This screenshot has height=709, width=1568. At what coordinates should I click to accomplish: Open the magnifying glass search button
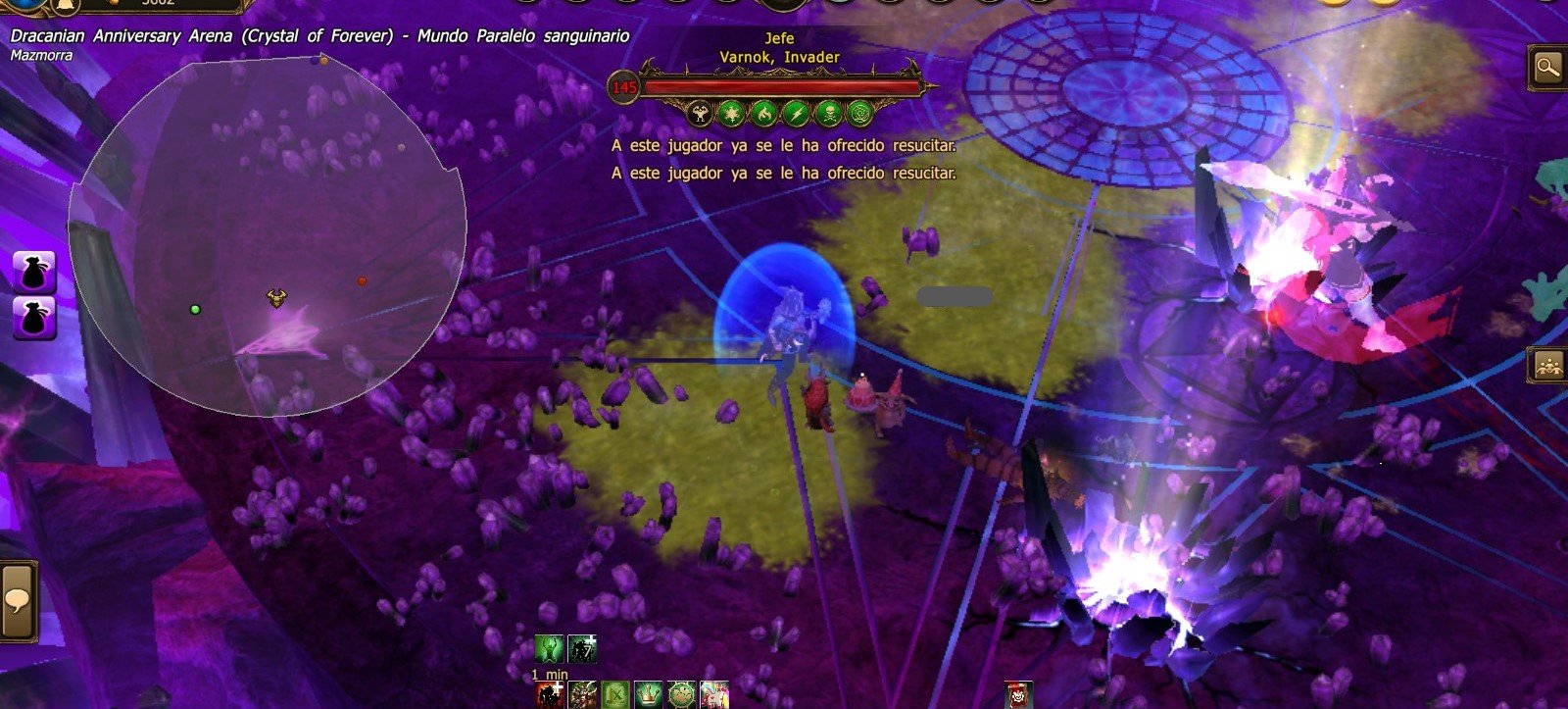pos(1547,68)
